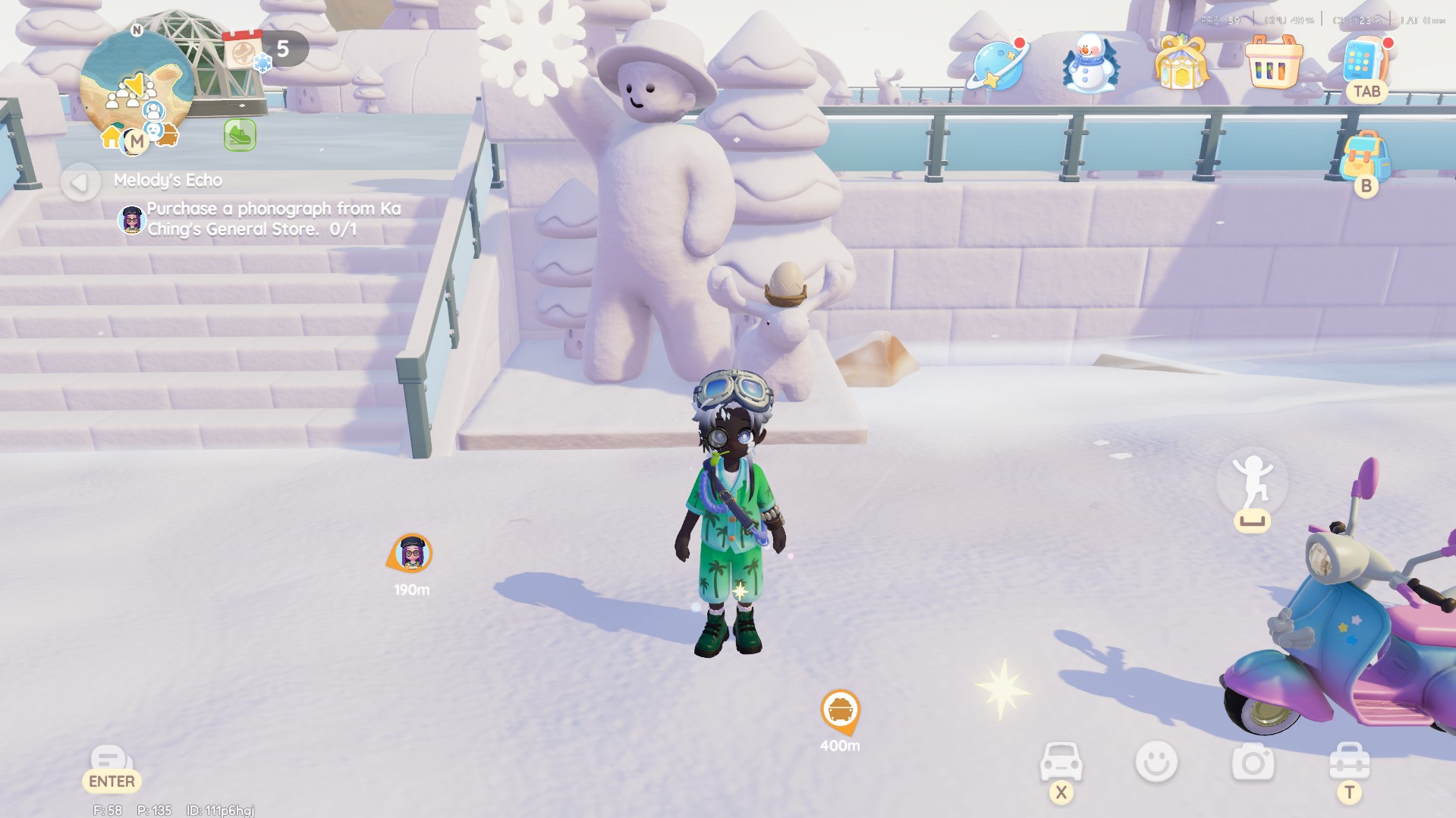Open the toolbox icon

pos(1349,762)
